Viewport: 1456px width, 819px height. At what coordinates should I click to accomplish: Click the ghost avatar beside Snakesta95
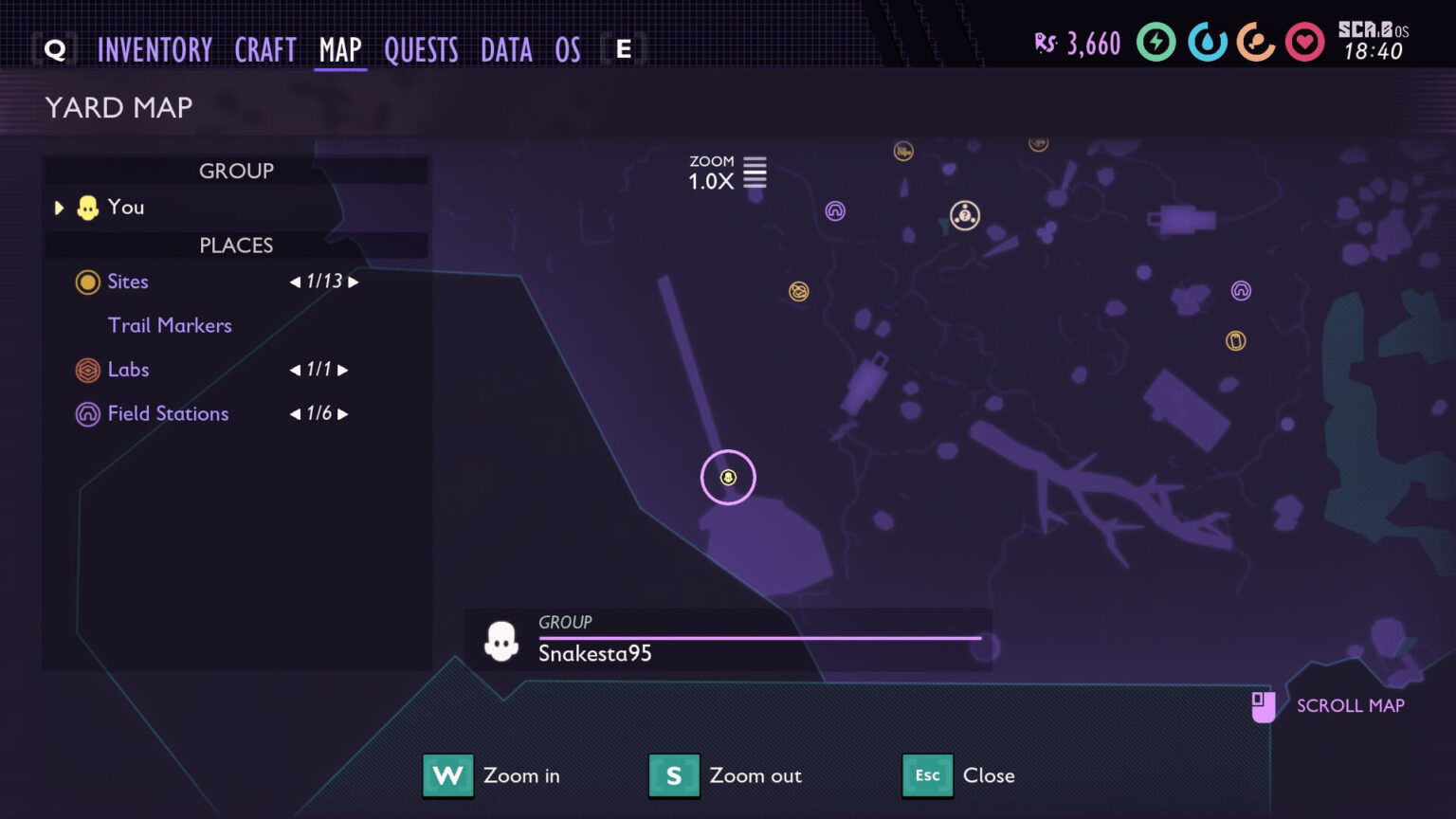[501, 638]
